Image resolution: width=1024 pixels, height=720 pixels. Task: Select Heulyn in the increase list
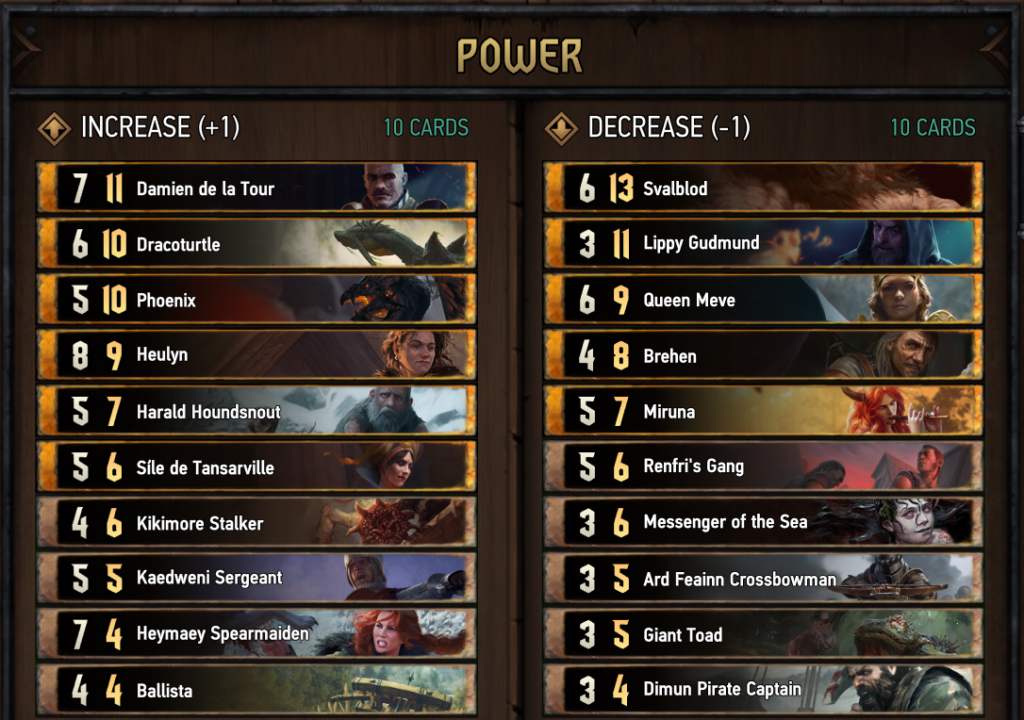pyautogui.click(x=256, y=355)
